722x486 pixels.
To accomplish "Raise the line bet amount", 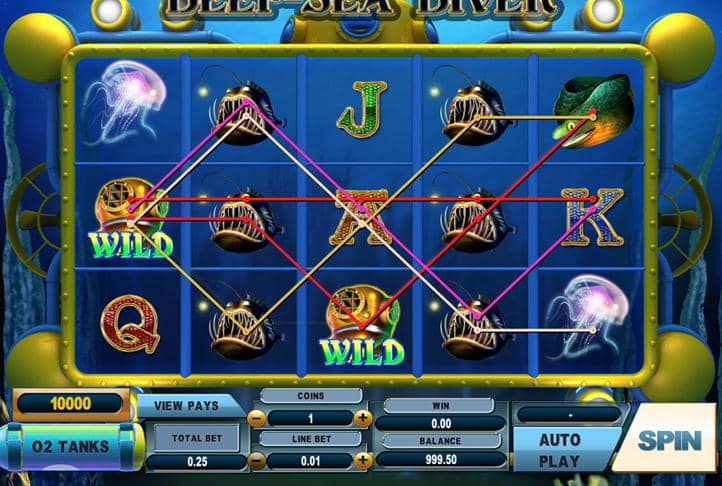I will 362,460.
